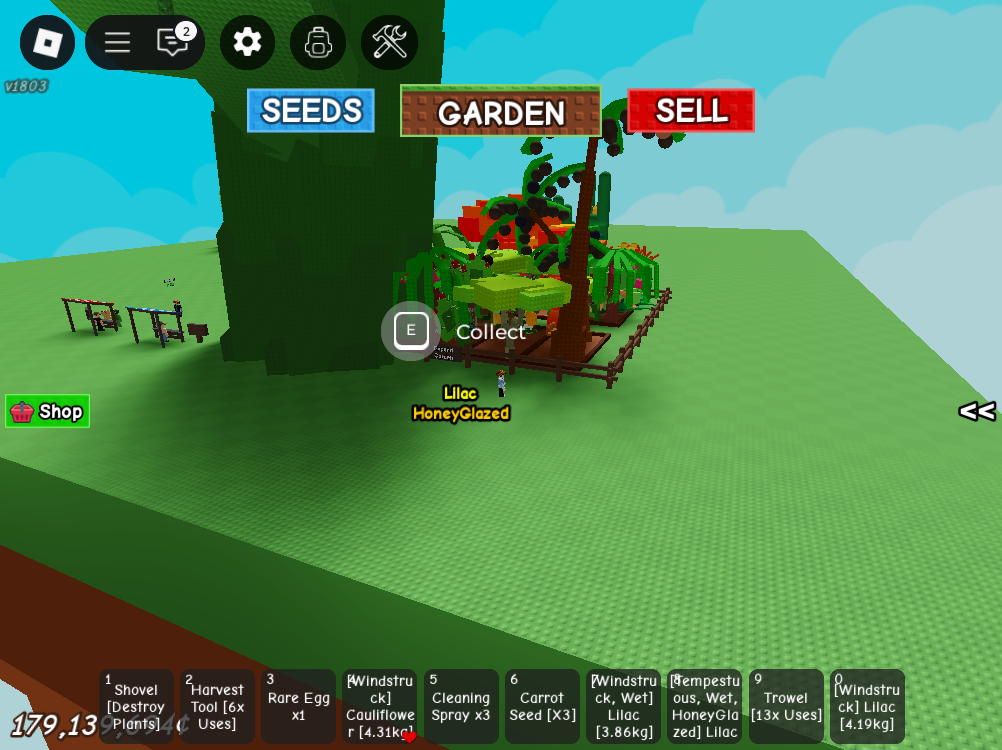This screenshot has width=1002, height=750.
Task: Hit the red SELL button
Action: pos(691,110)
